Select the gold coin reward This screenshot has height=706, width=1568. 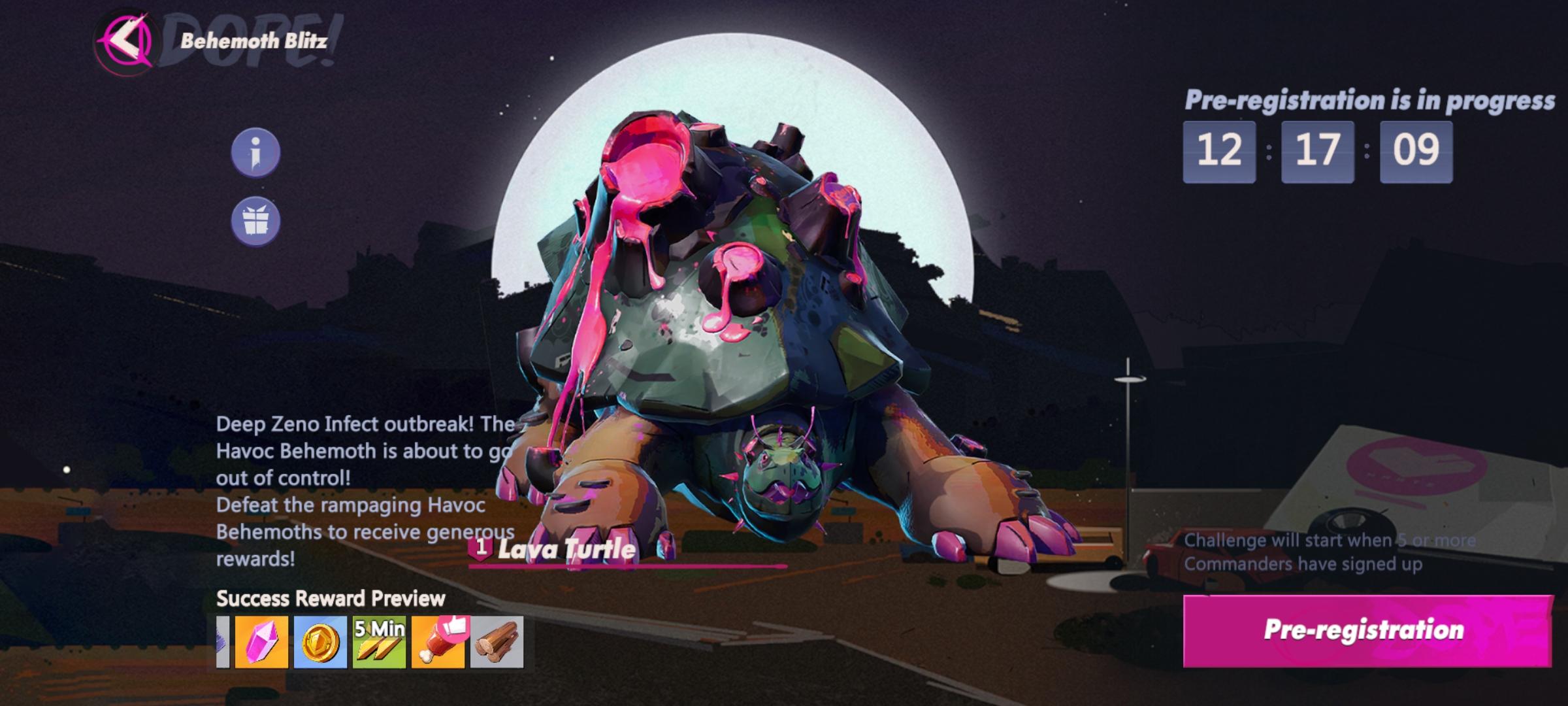320,642
